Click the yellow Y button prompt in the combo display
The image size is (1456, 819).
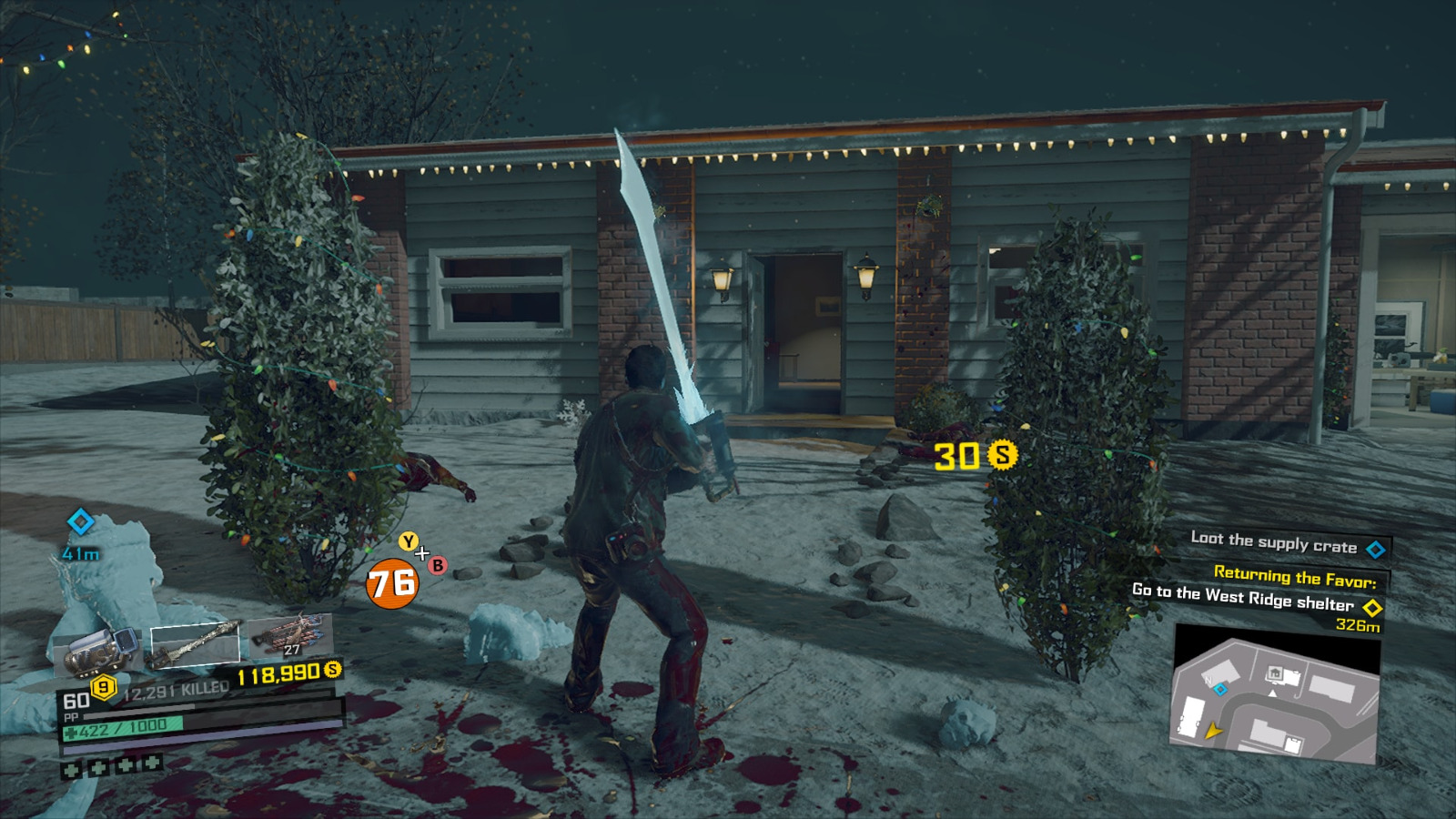(x=408, y=541)
